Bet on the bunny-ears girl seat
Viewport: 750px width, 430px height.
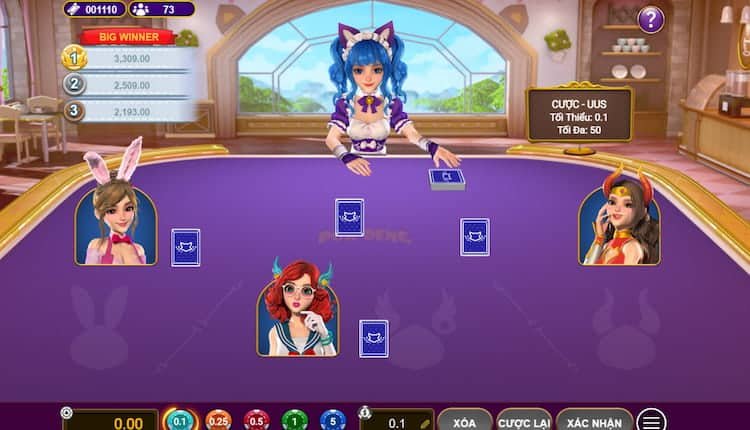point(116,224)
